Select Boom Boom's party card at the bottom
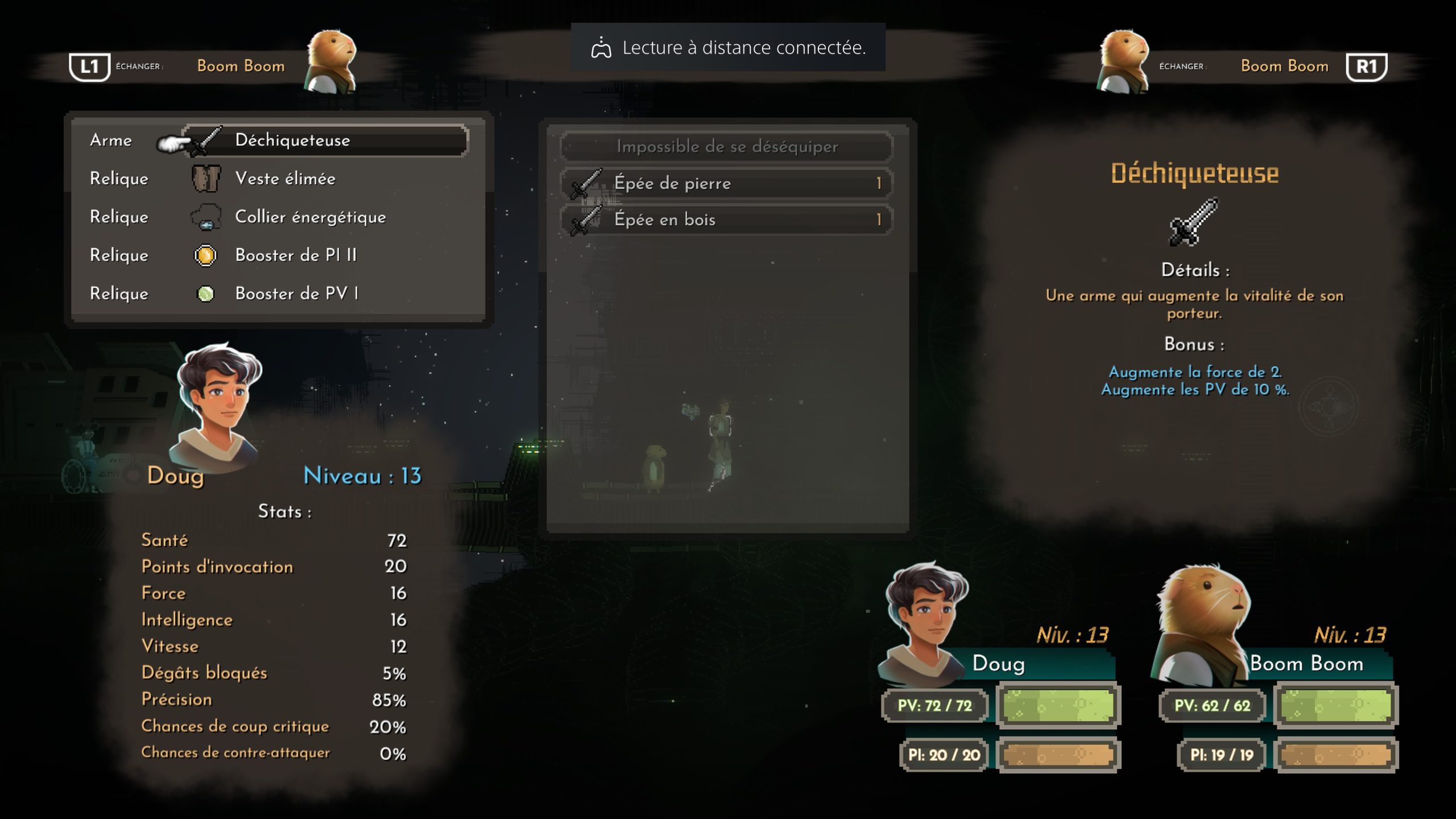 pos(1276,671)
